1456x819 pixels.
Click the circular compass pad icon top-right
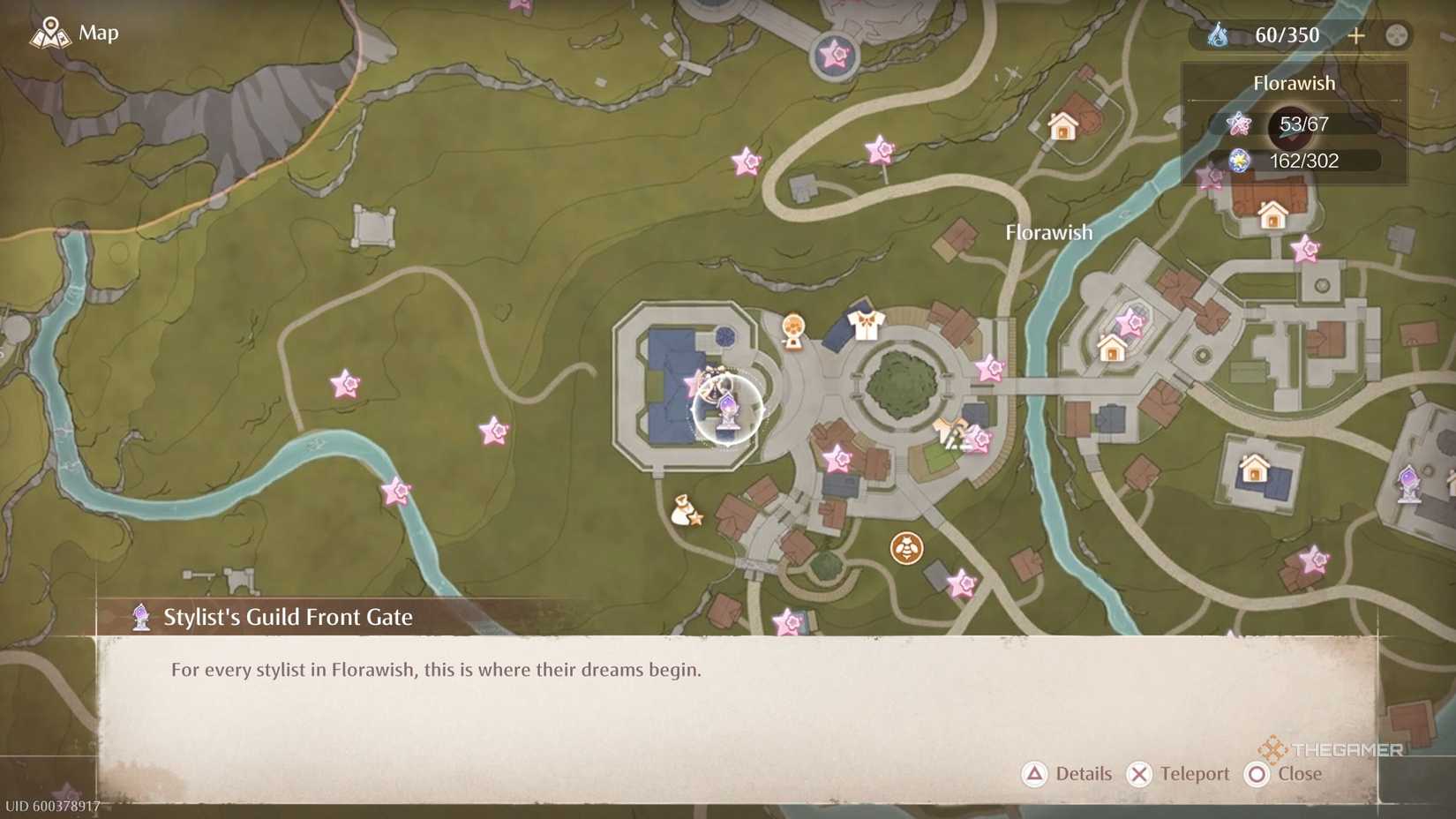[1397, 35]
